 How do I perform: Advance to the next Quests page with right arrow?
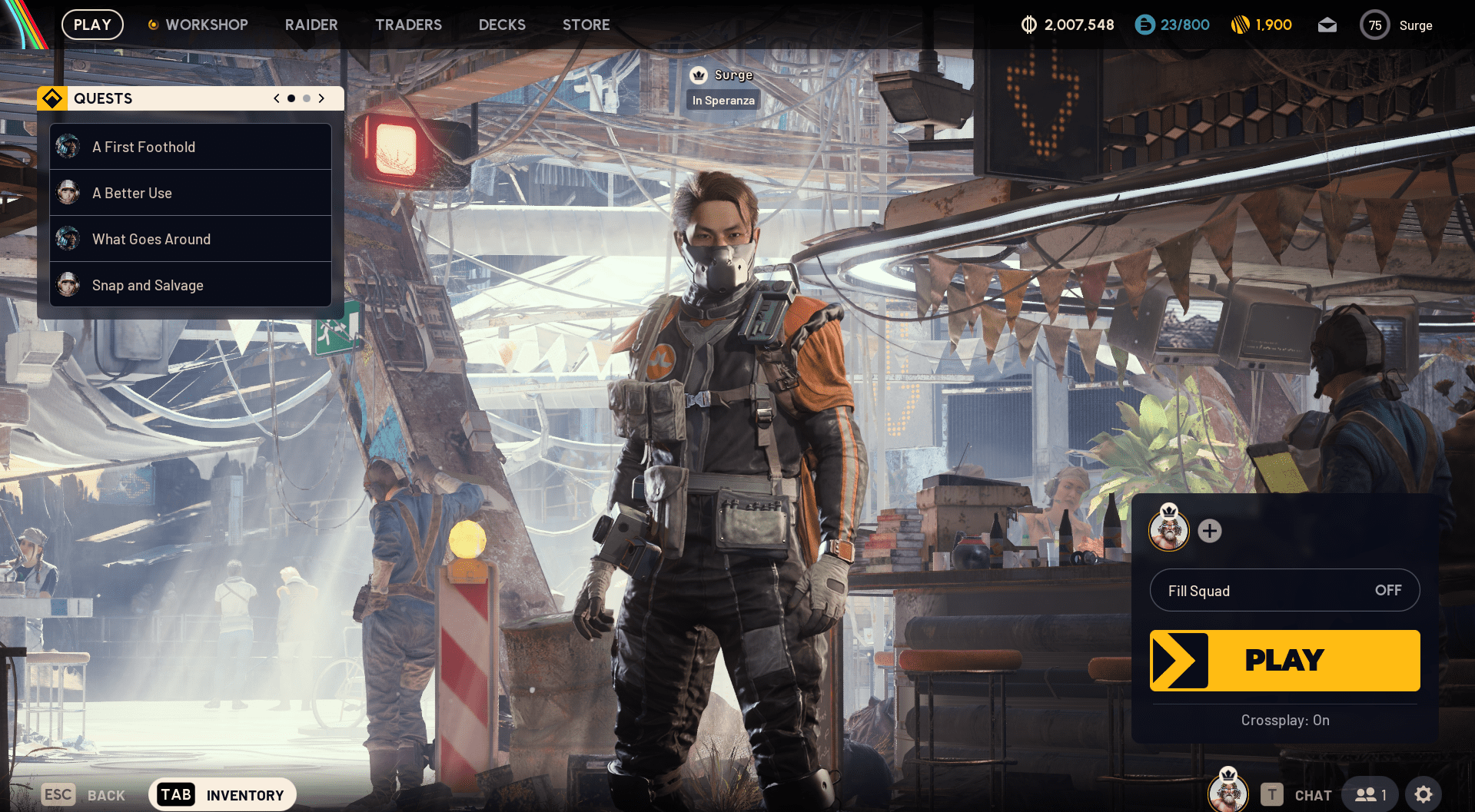tap(322, 98)
